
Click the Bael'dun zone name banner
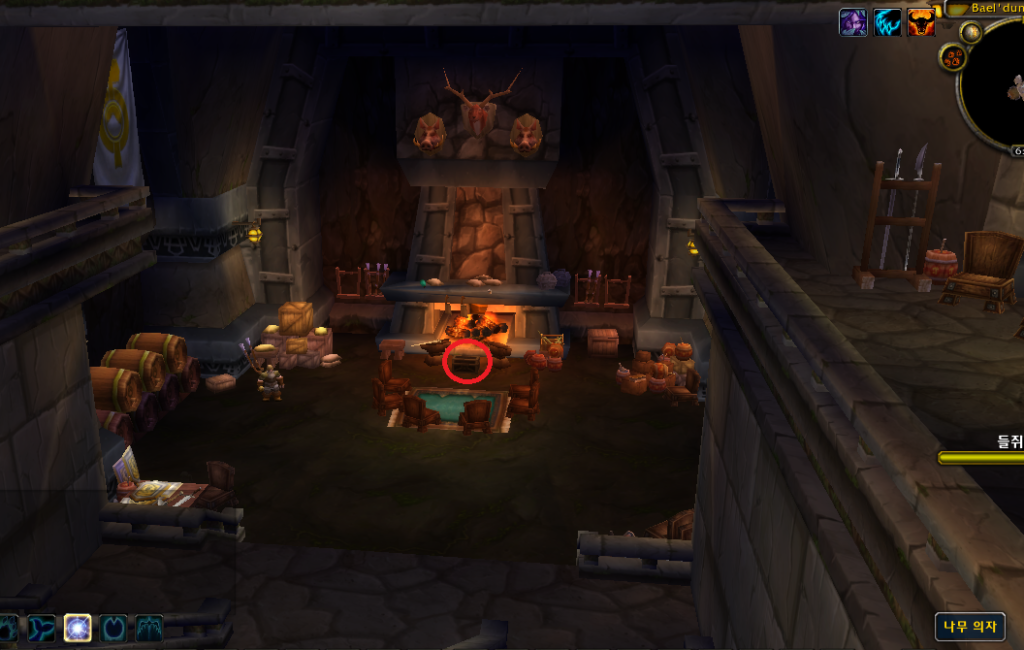click(x=985, y=8)
